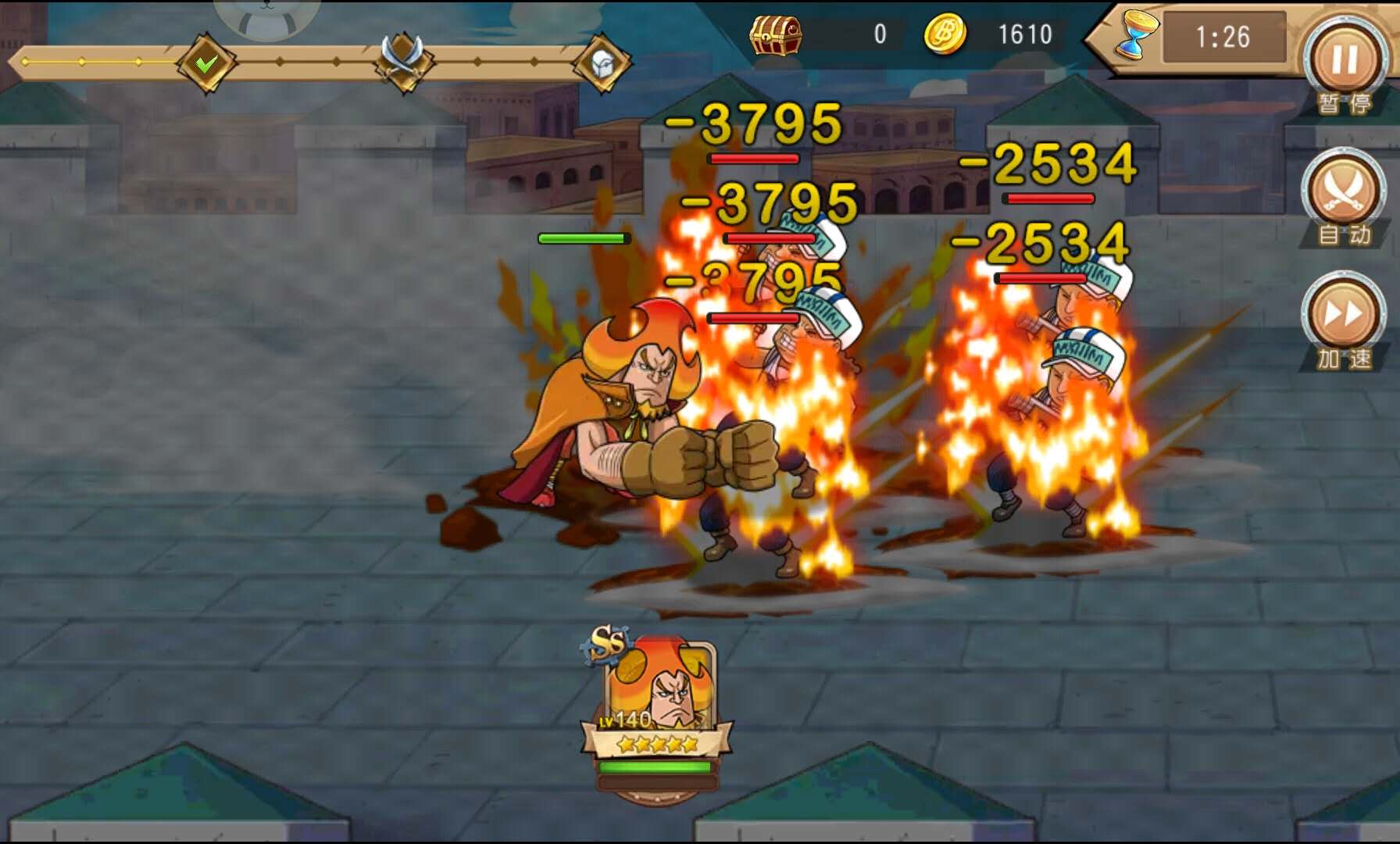The height and width of the screenshot is (844, 1400).
Task: Select the crossed swords stage marker
Action: pos(402,60)
